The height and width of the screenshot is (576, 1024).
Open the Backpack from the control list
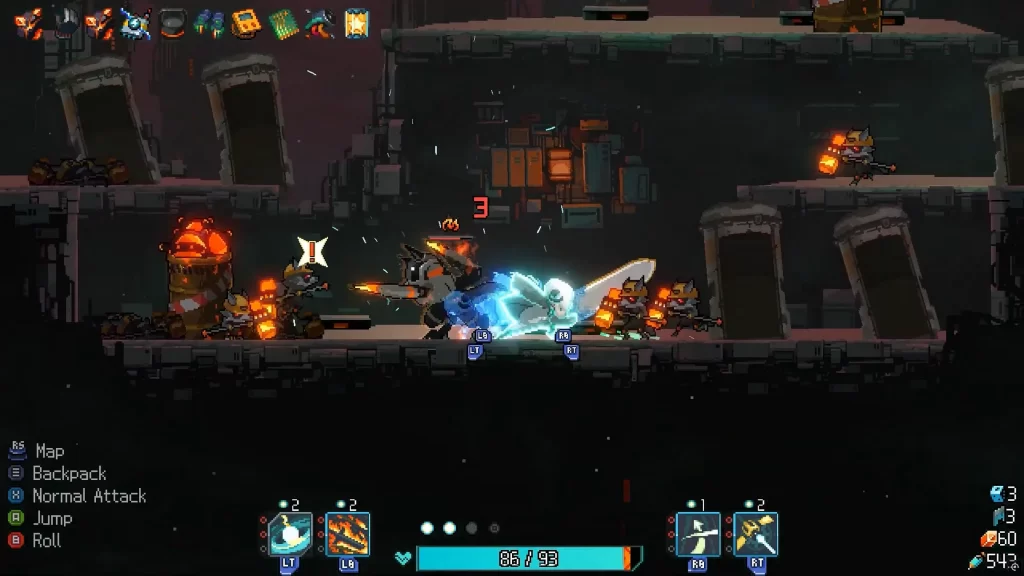coord(68,473)
